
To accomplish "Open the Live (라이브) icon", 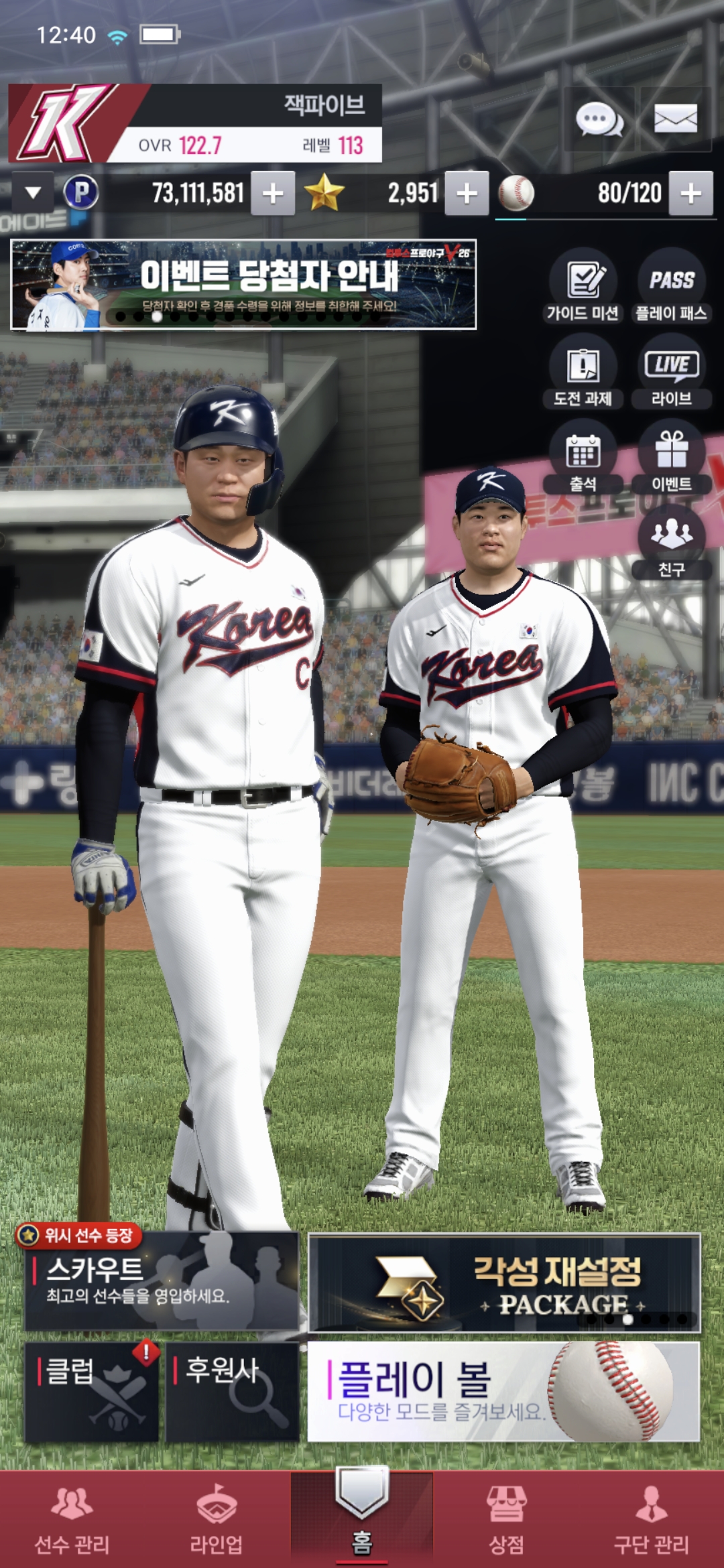I will pos(671,373).
